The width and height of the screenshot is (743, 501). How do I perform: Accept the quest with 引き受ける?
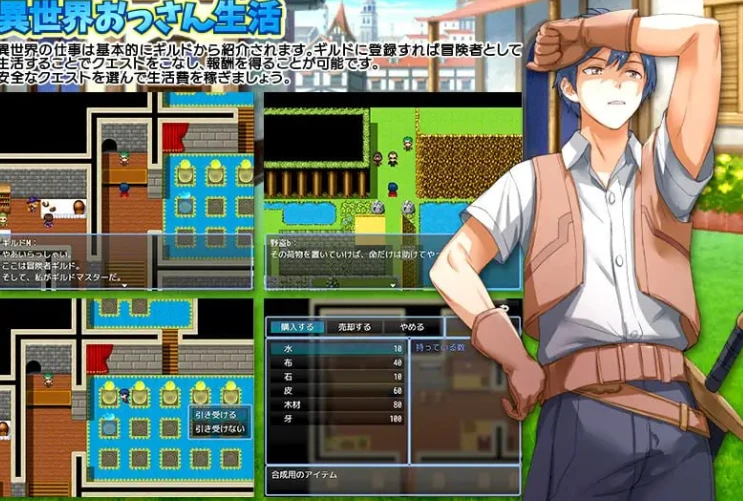coord(216,414)
